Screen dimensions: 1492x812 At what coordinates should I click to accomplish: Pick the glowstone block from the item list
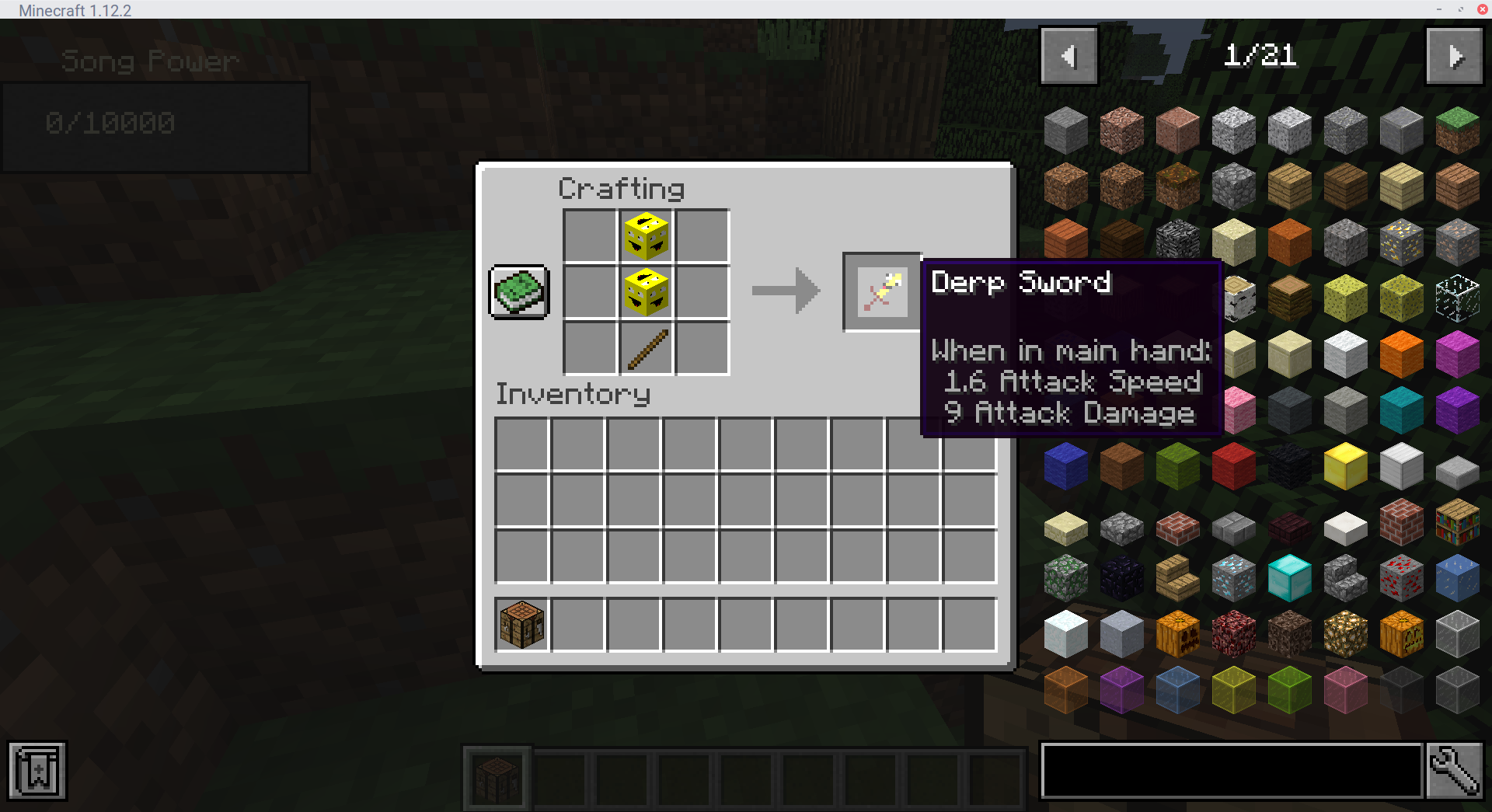1345,633
